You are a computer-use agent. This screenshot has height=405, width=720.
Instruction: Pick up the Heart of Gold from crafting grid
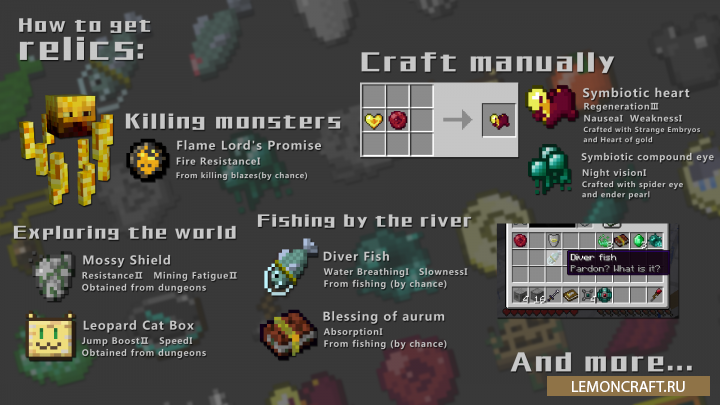point(374,121)
